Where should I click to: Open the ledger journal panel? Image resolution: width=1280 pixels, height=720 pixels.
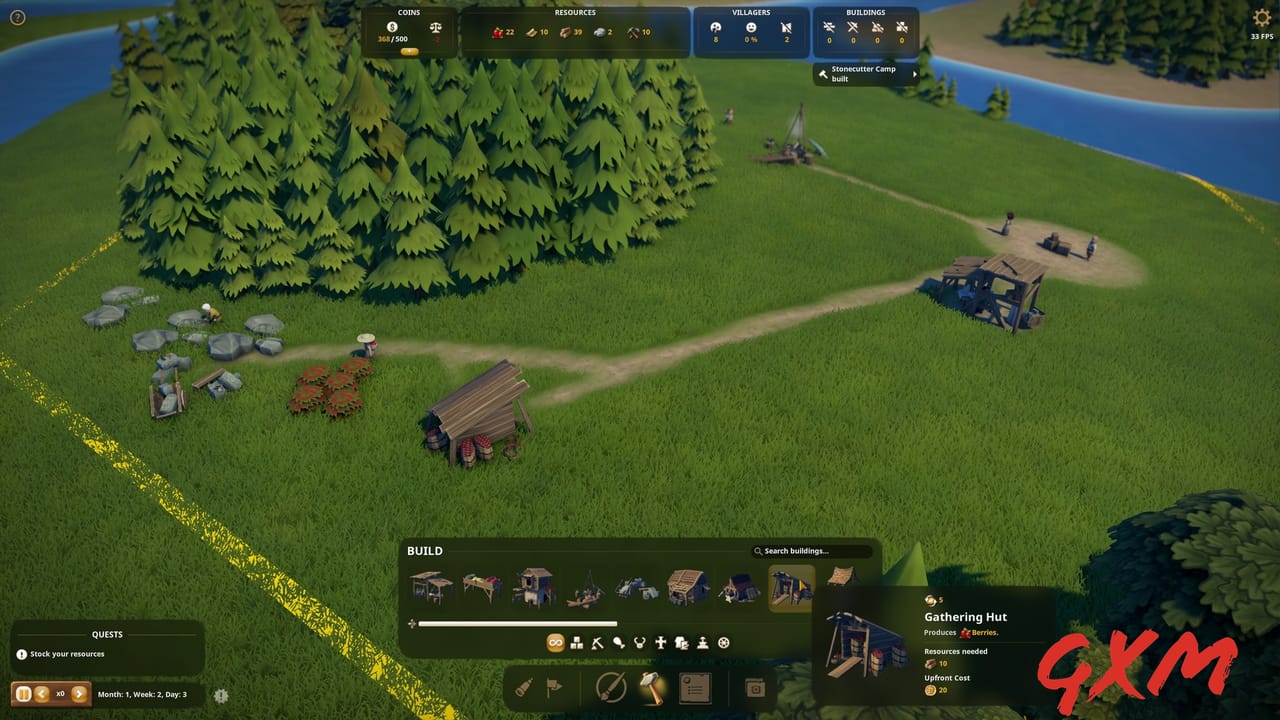696,687
